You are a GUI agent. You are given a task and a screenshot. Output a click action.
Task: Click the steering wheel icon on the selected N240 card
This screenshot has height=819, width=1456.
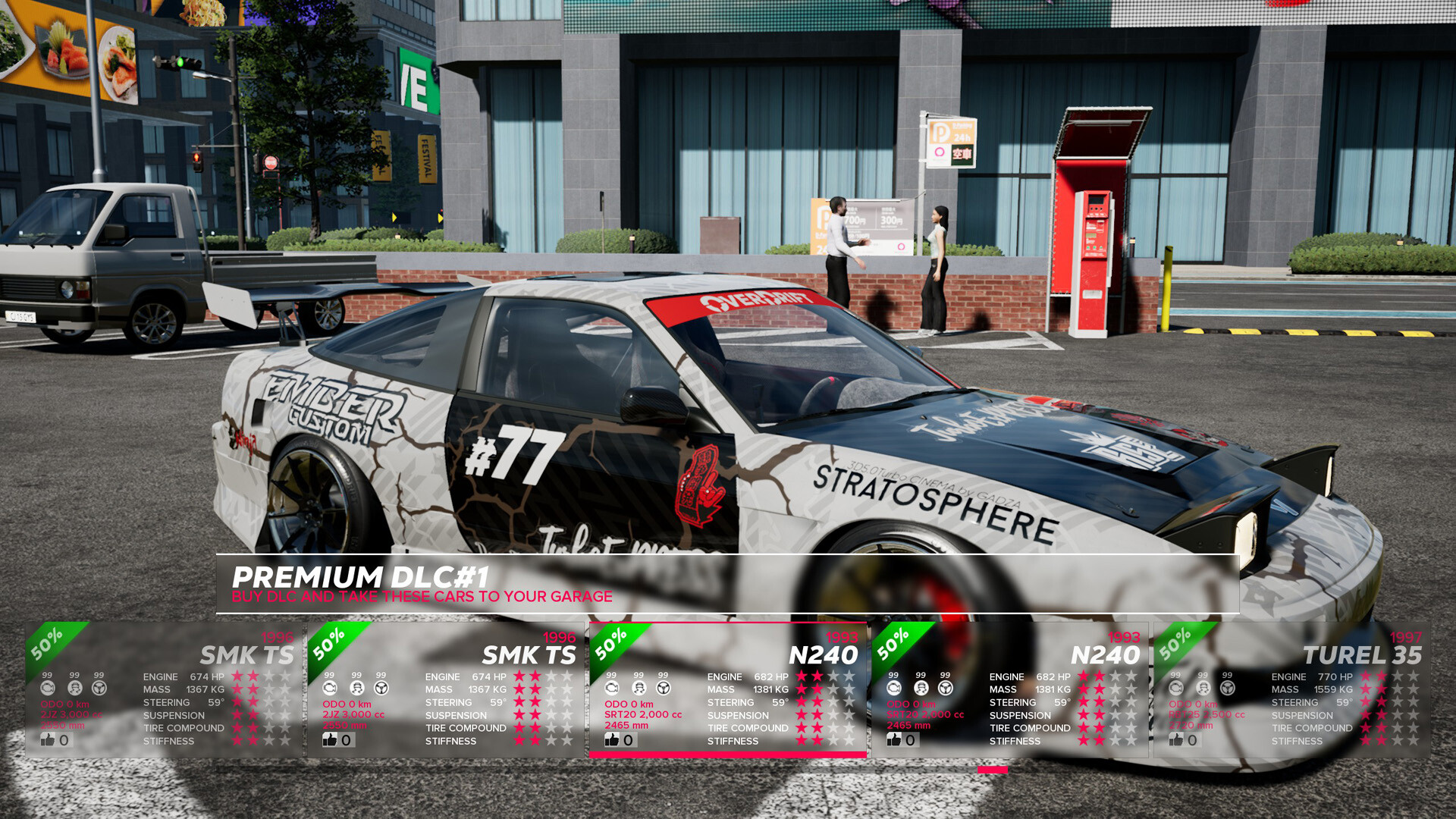click(663, 689)
